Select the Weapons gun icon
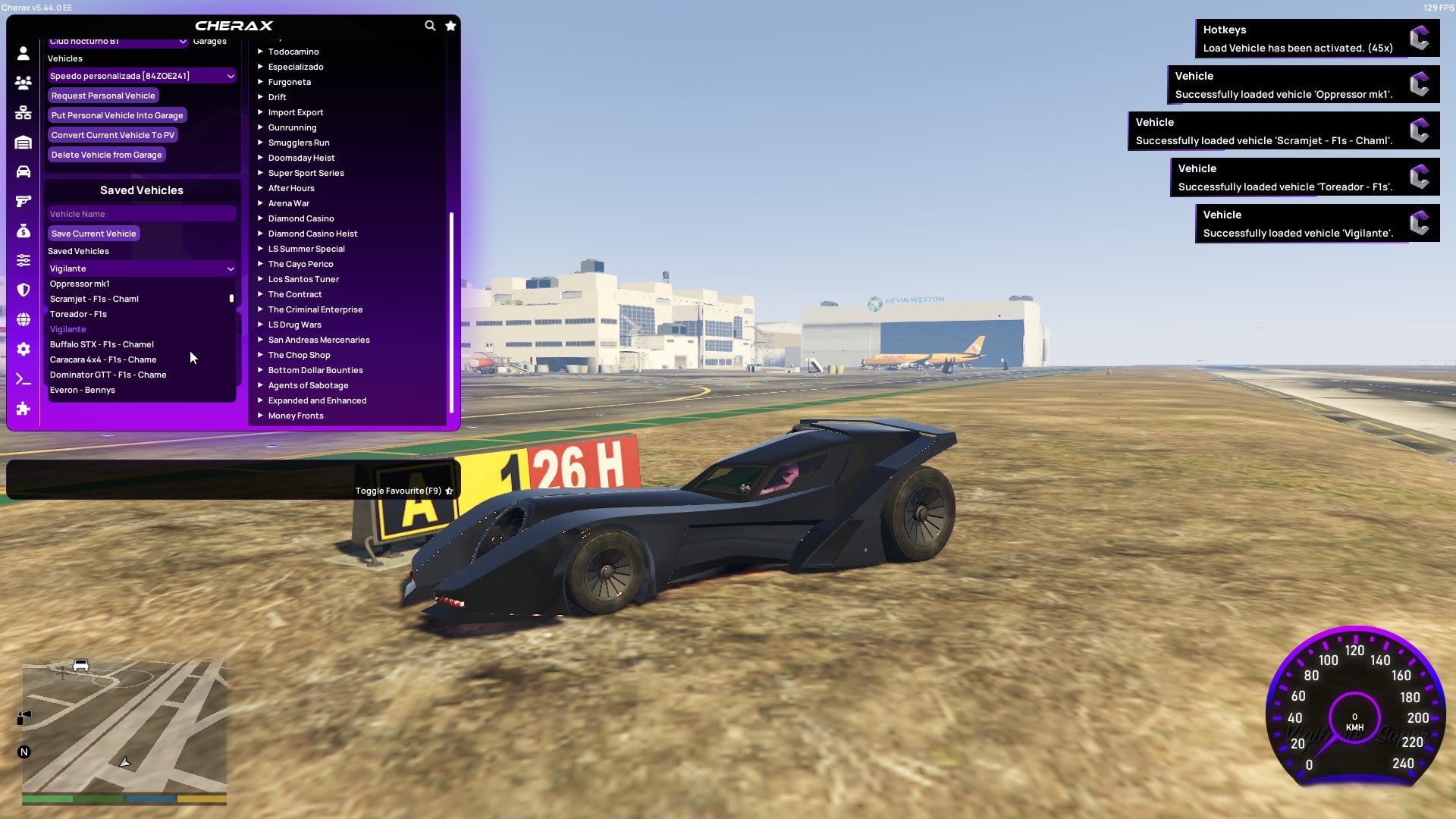The image size is (1456, 819). tap(23, 199)
